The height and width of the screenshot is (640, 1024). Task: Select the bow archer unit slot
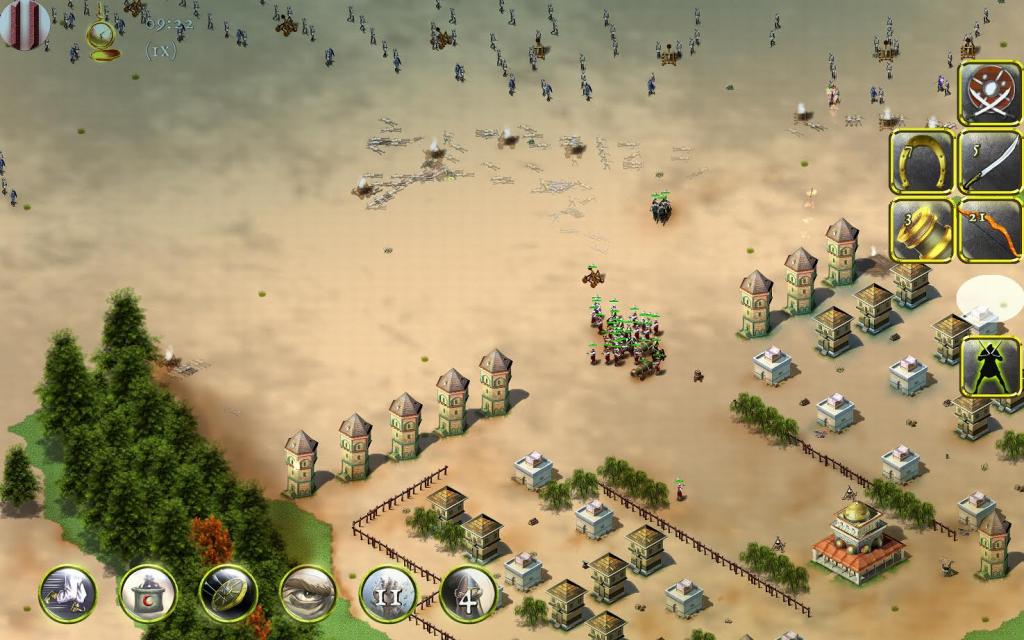(x=989, y=230)
